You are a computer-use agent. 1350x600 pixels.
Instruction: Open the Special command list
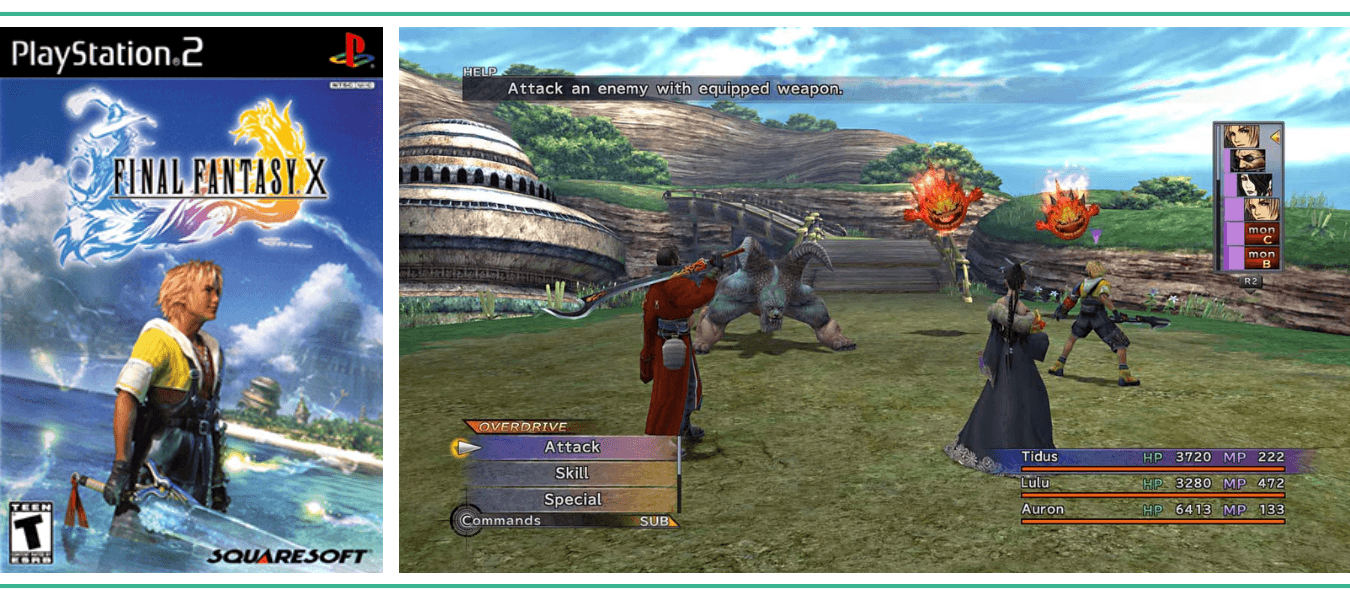572,499
